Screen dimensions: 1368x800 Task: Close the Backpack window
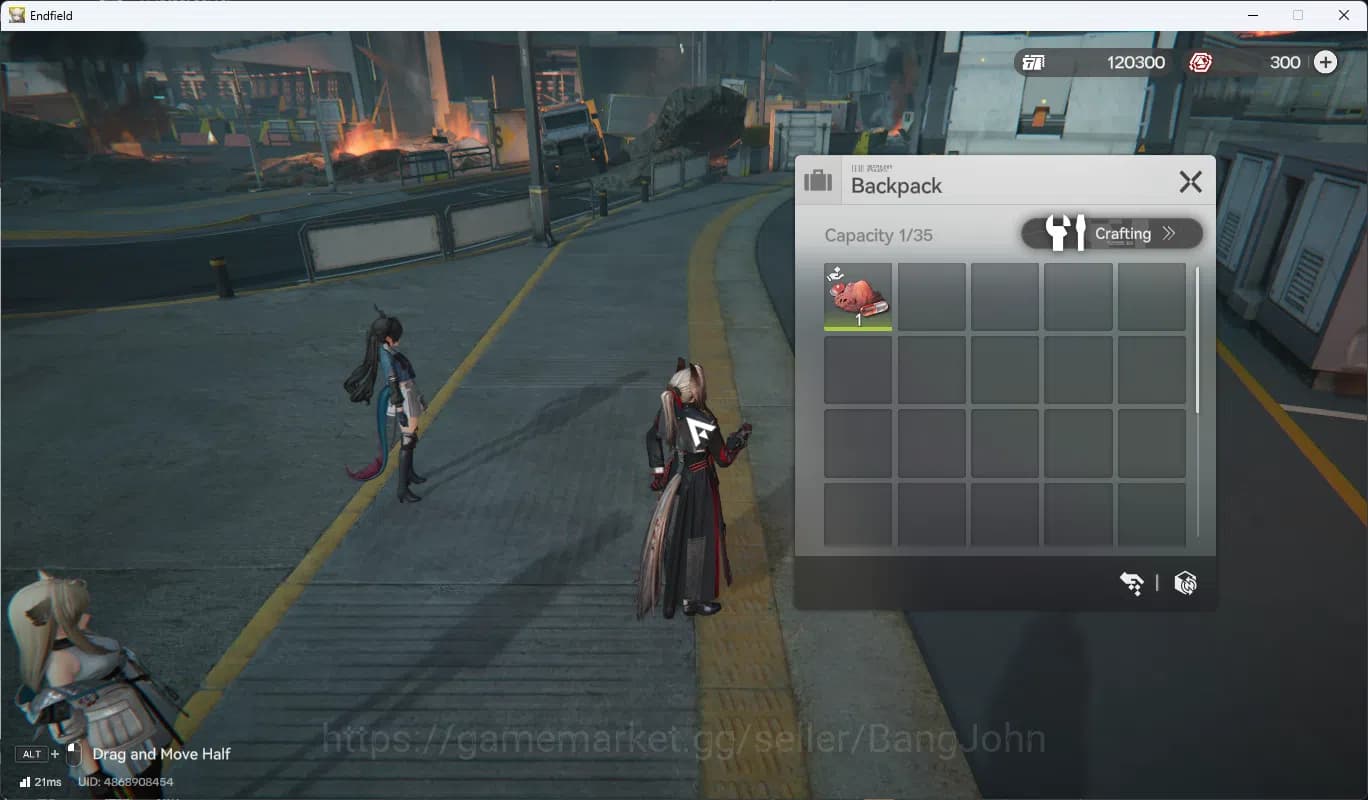pos(1190,182)
